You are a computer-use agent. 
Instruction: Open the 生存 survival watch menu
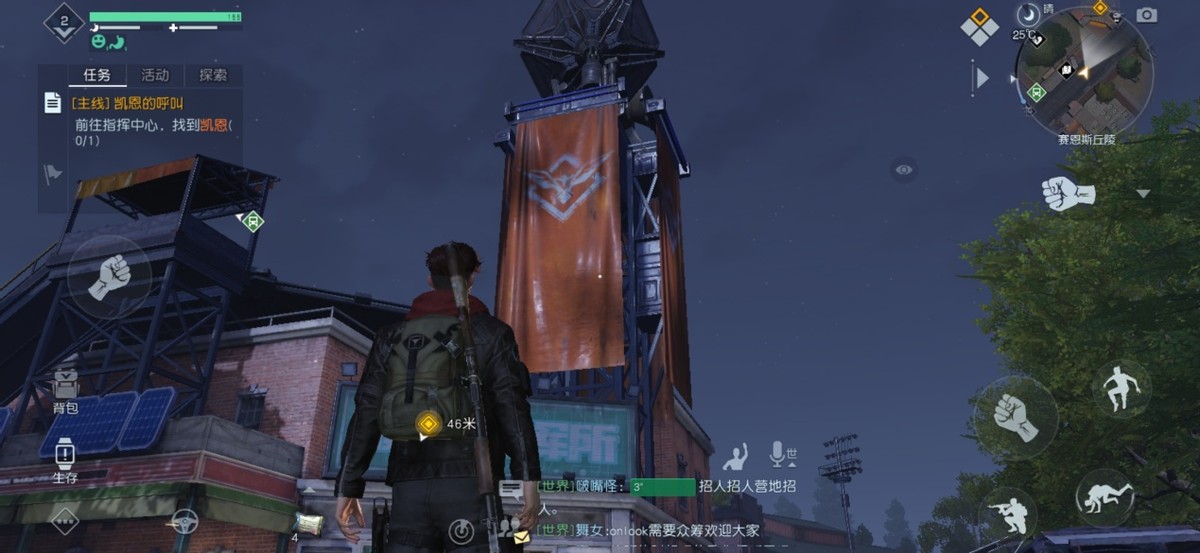(65, 459)
